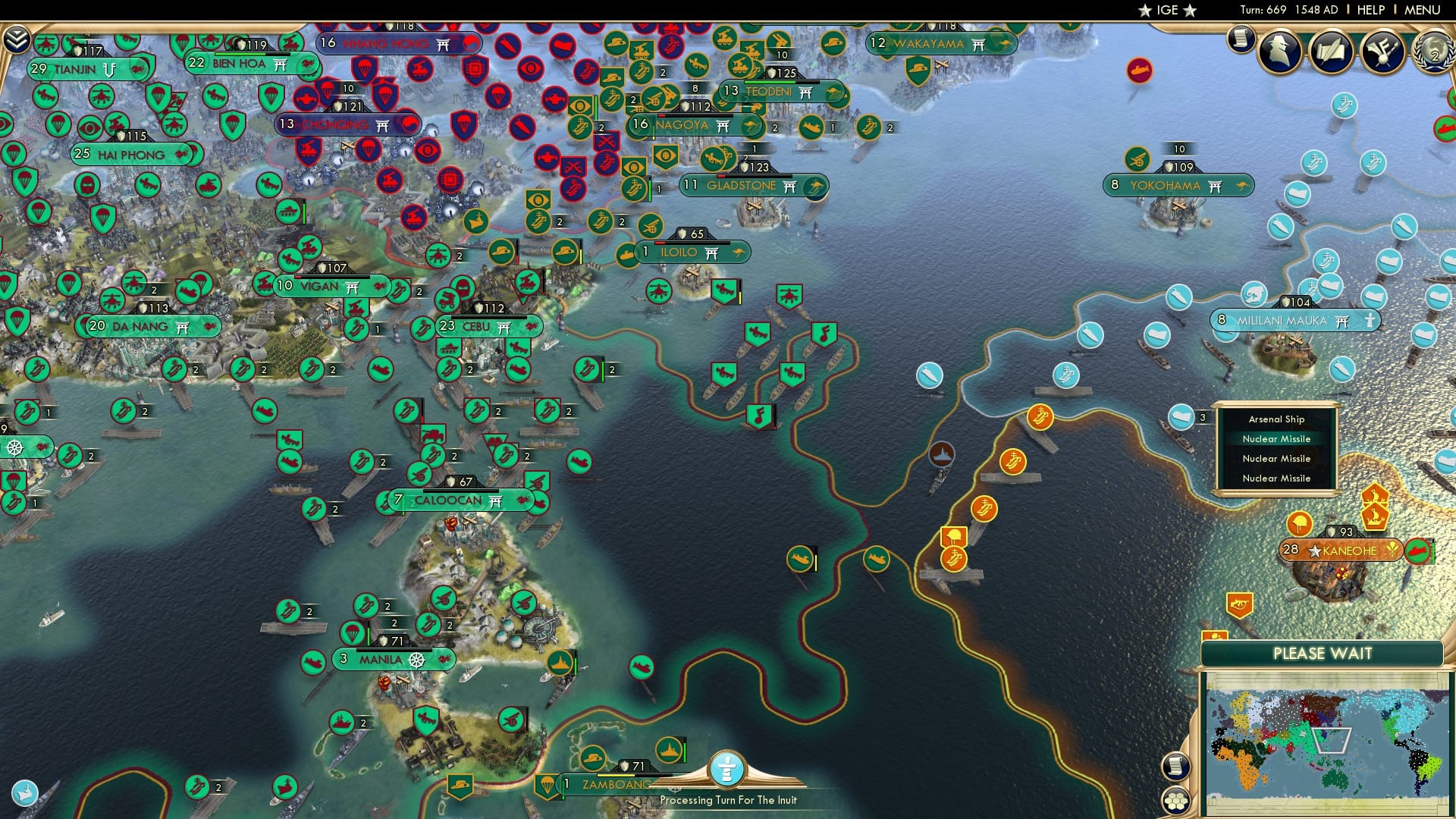Open the Espionage Overview spy icon
Screen dimensions: 1456x819
(x=1280, y=53)
